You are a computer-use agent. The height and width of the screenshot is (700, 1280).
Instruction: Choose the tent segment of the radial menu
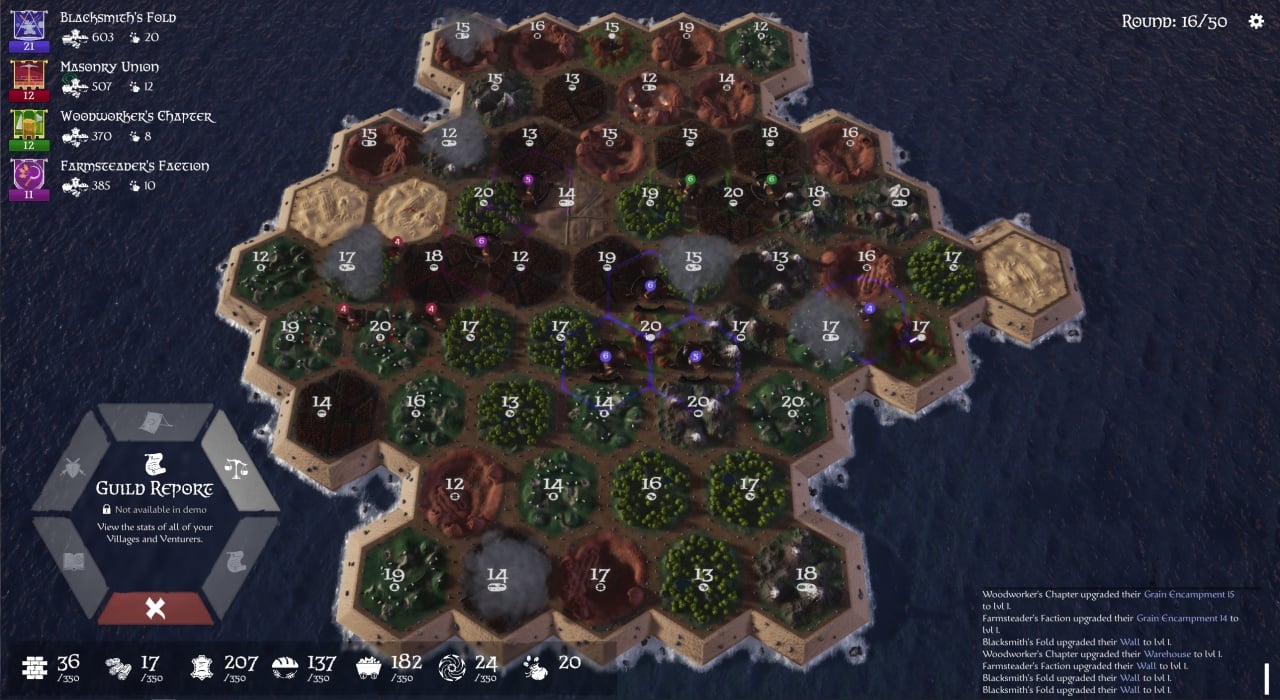pos(155,421)
